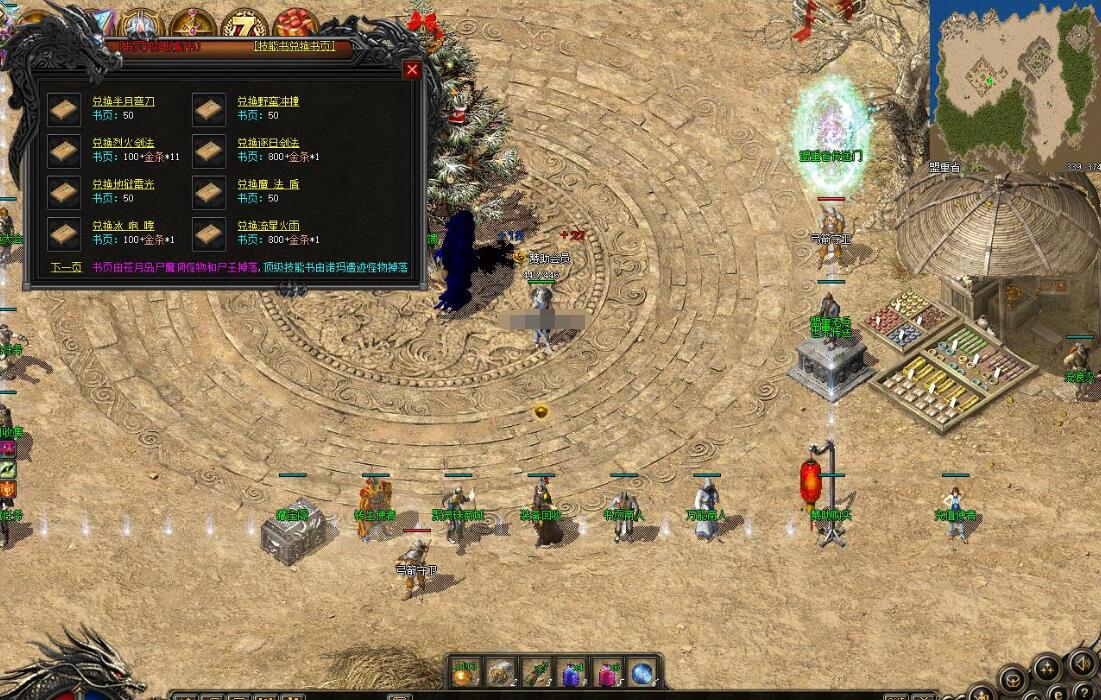Choose the 兑换半月弯刀 exchange option
Image resolution: width=1101 pixels, height=700 pixels.
click(123, 101)
